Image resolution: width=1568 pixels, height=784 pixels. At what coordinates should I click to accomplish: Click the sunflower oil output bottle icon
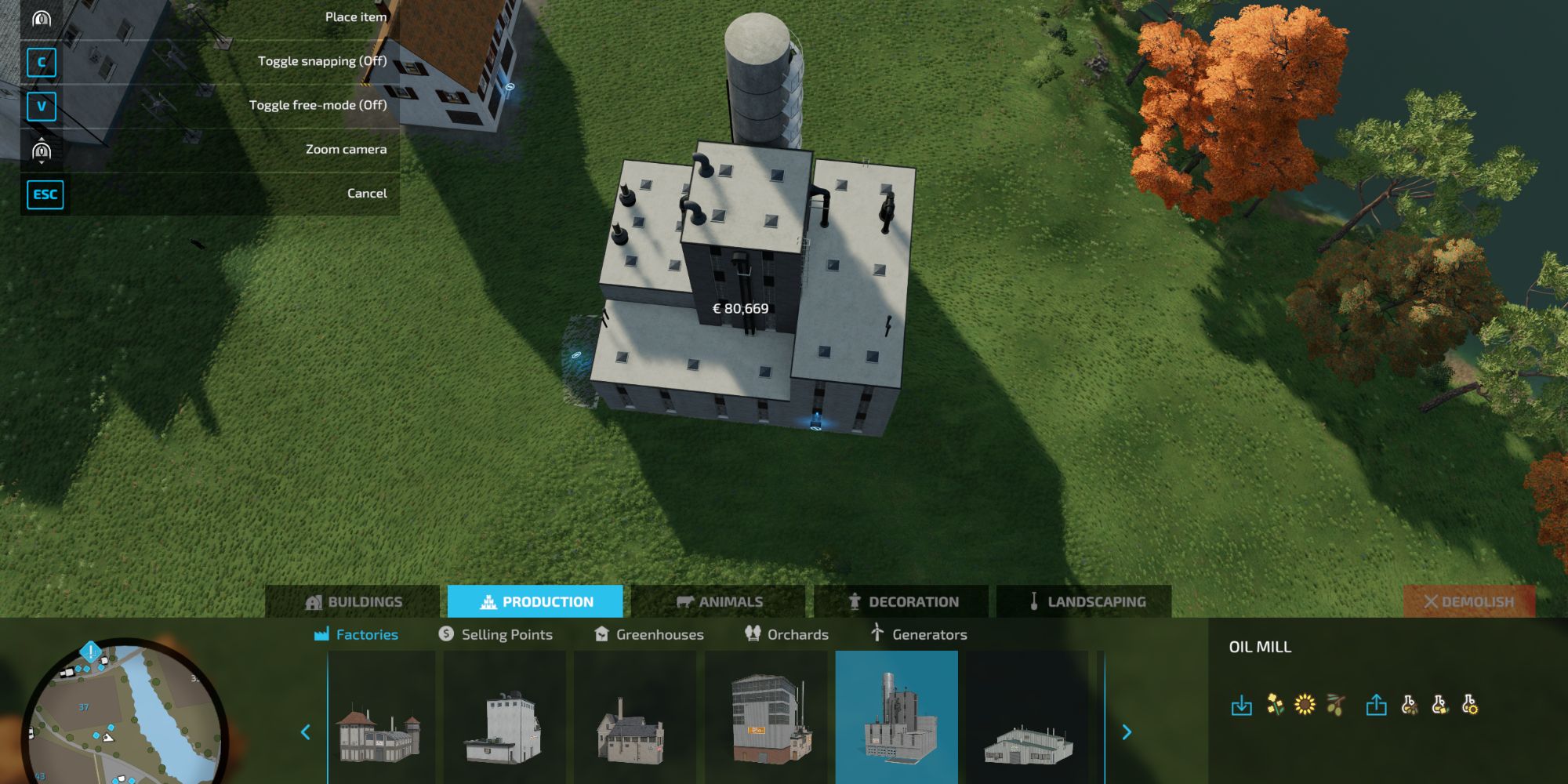pyautogui.click(x=1469, y=704)
